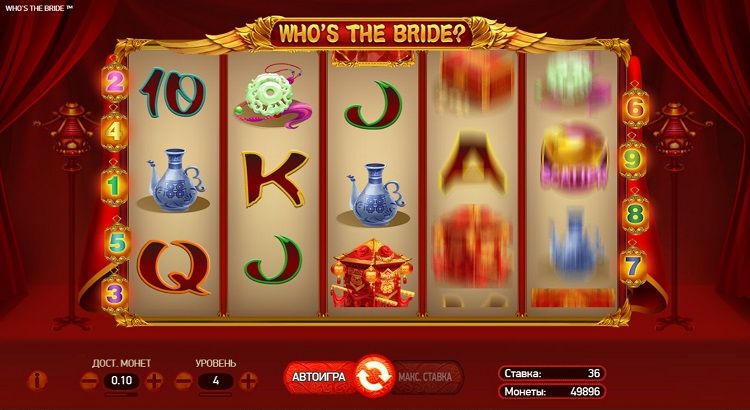Show payline number 9 lantern
Image resolution: width=750 pixels, height=410 pixels.
[633, 158]
